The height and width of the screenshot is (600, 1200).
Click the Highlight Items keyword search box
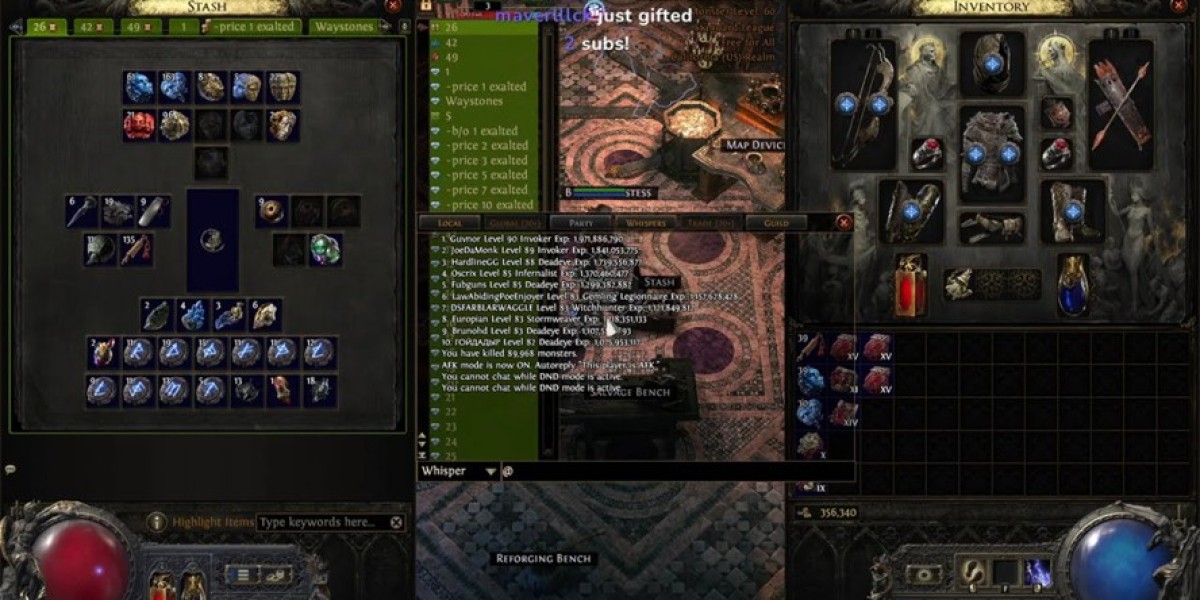coord(322,522)
